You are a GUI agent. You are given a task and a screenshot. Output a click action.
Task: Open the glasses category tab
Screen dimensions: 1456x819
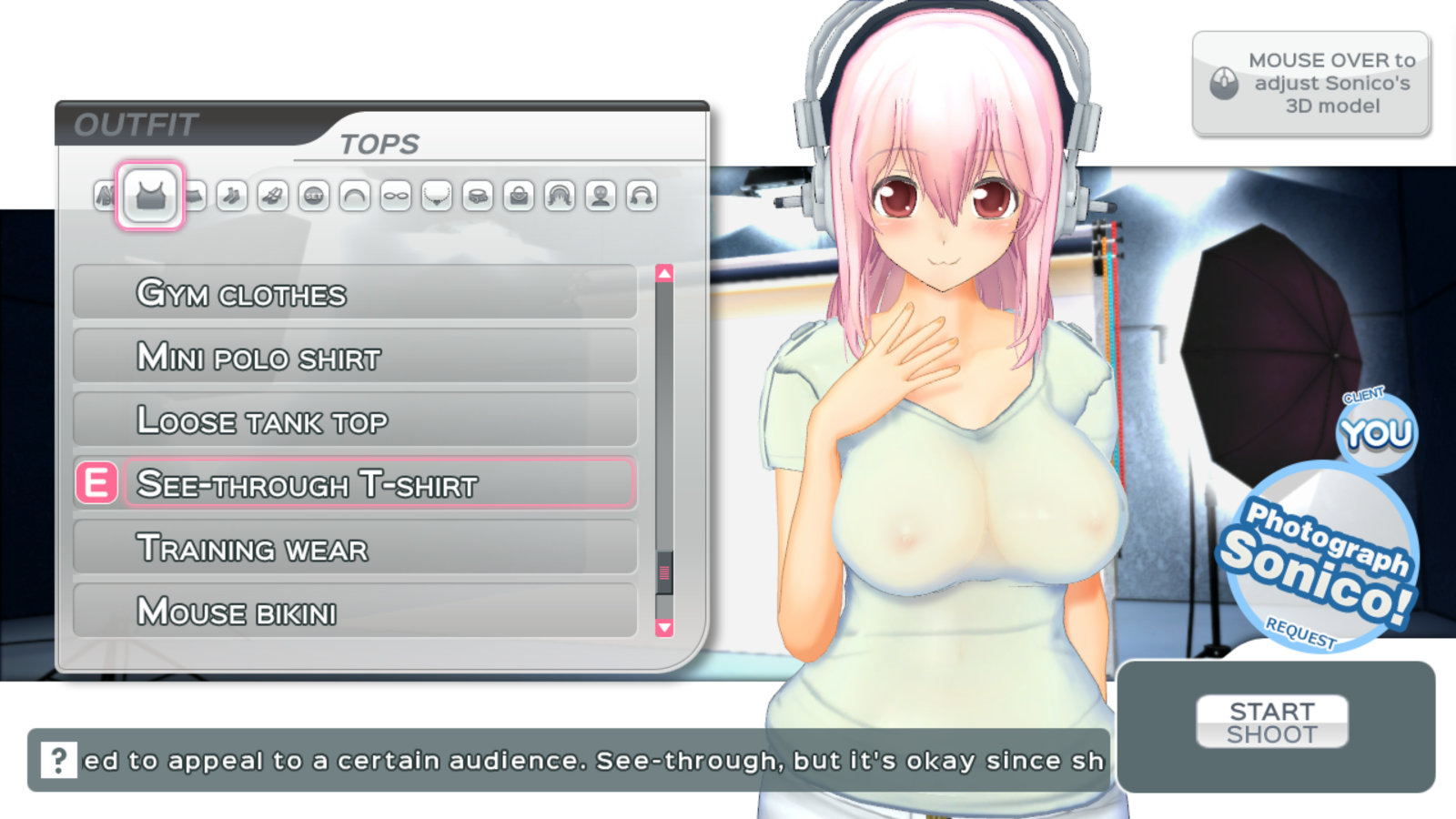coord(396,196)
